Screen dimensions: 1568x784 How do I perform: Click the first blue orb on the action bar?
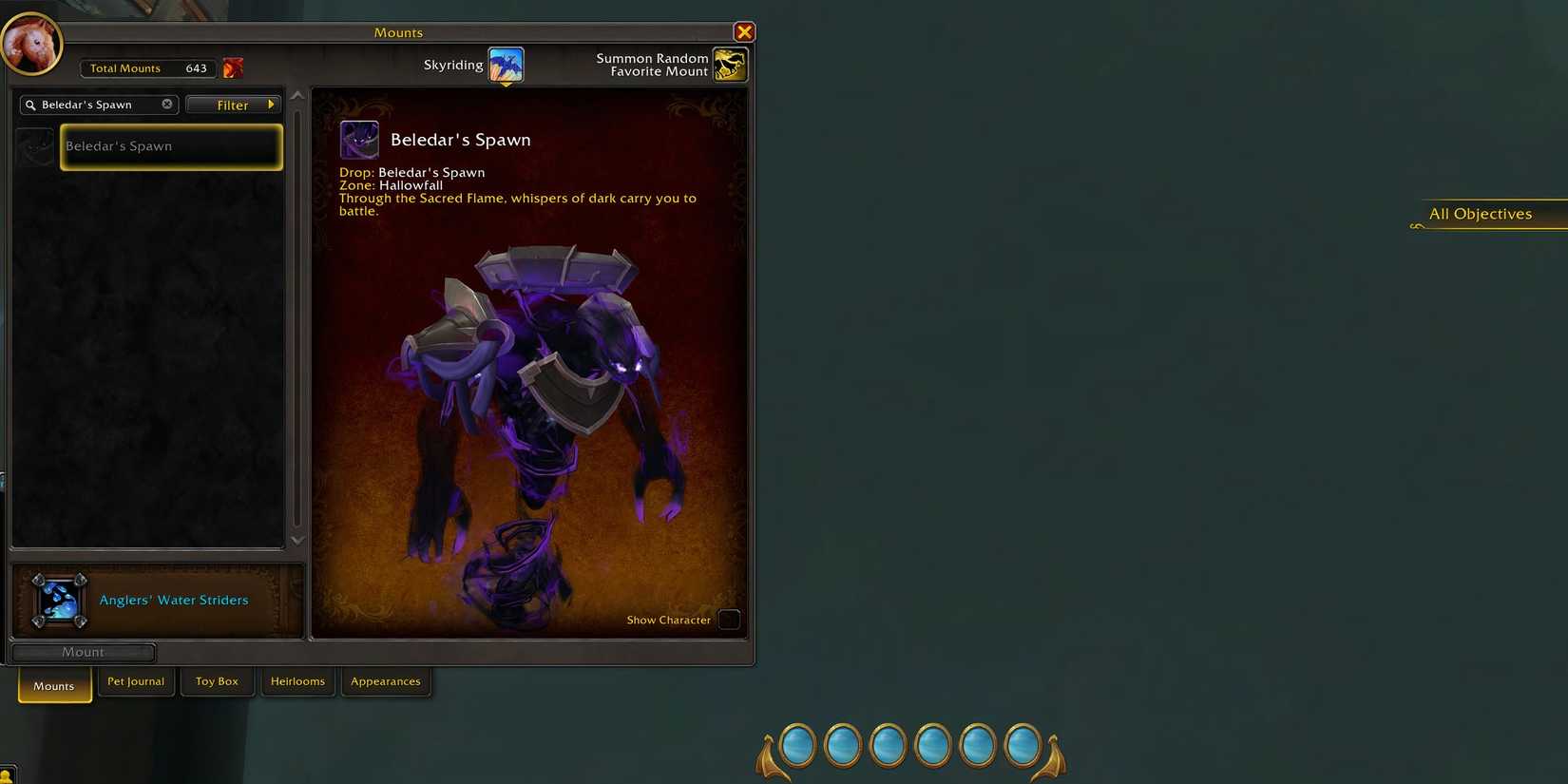(x=796, y=745)
